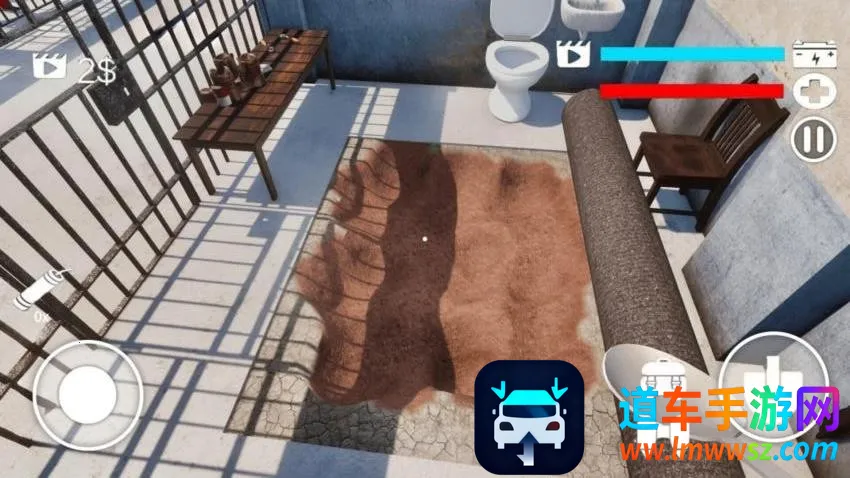Tap the battery energy icon
Viewport: 850px width, 478px height.
tap(811, 54)
